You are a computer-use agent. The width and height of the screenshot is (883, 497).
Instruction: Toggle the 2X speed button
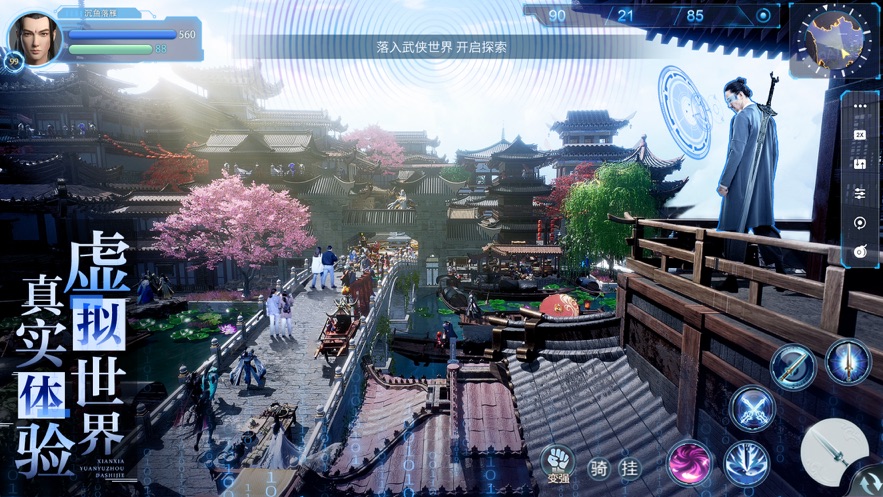[859, 134]
